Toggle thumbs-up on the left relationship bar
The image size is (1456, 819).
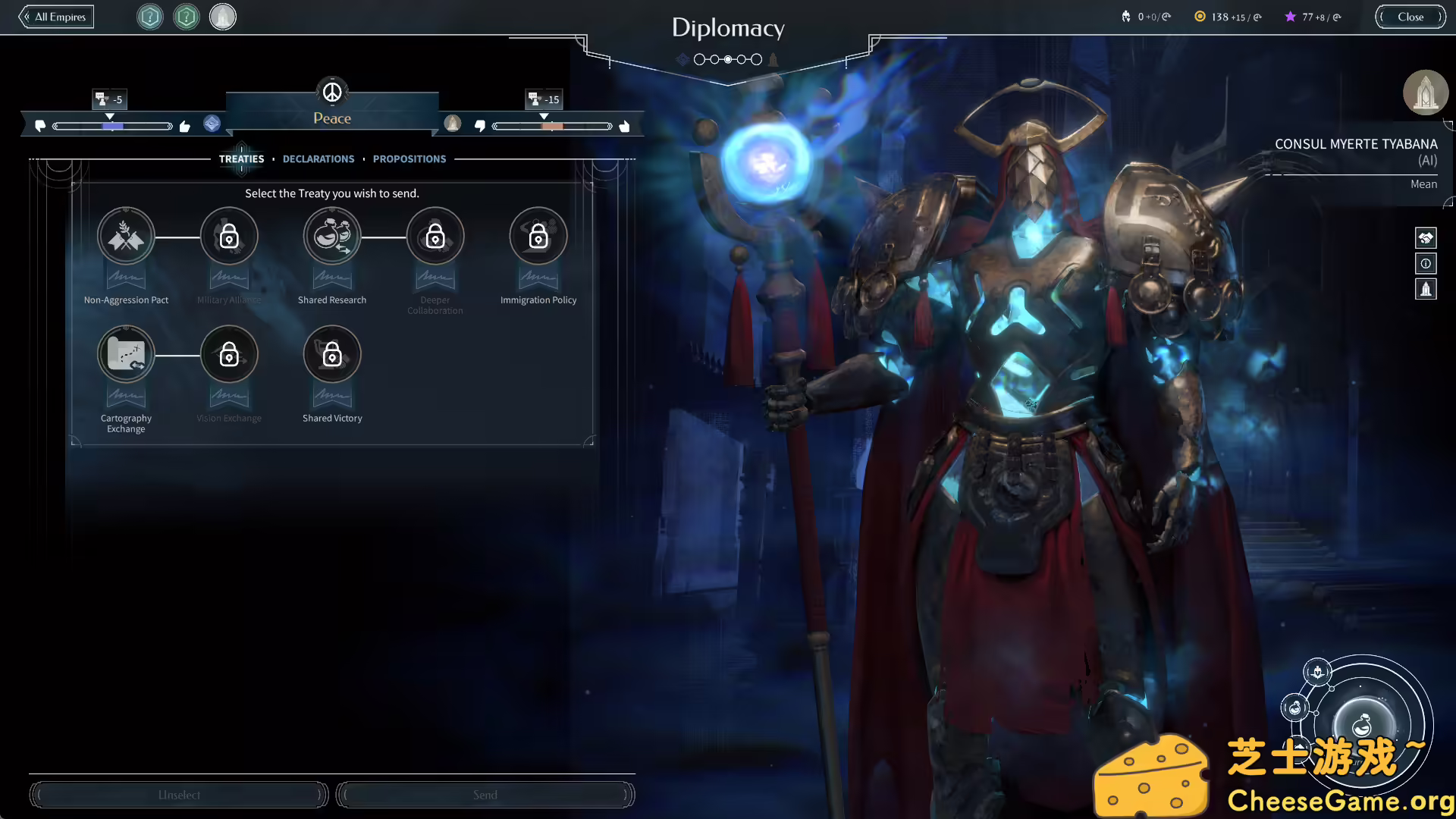click(185, 126)
